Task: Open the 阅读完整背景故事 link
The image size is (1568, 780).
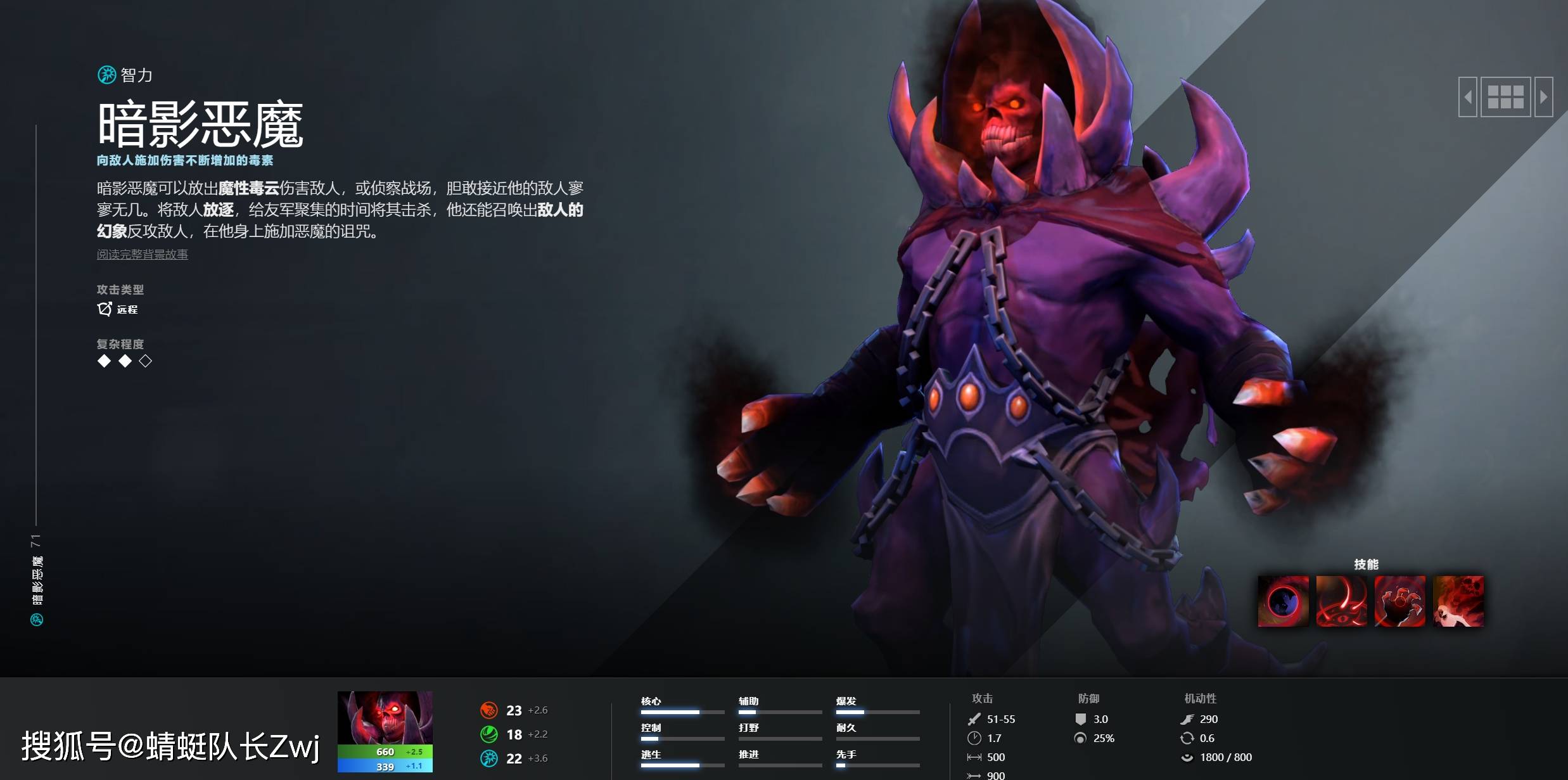Action: click(x=143, y=255)
